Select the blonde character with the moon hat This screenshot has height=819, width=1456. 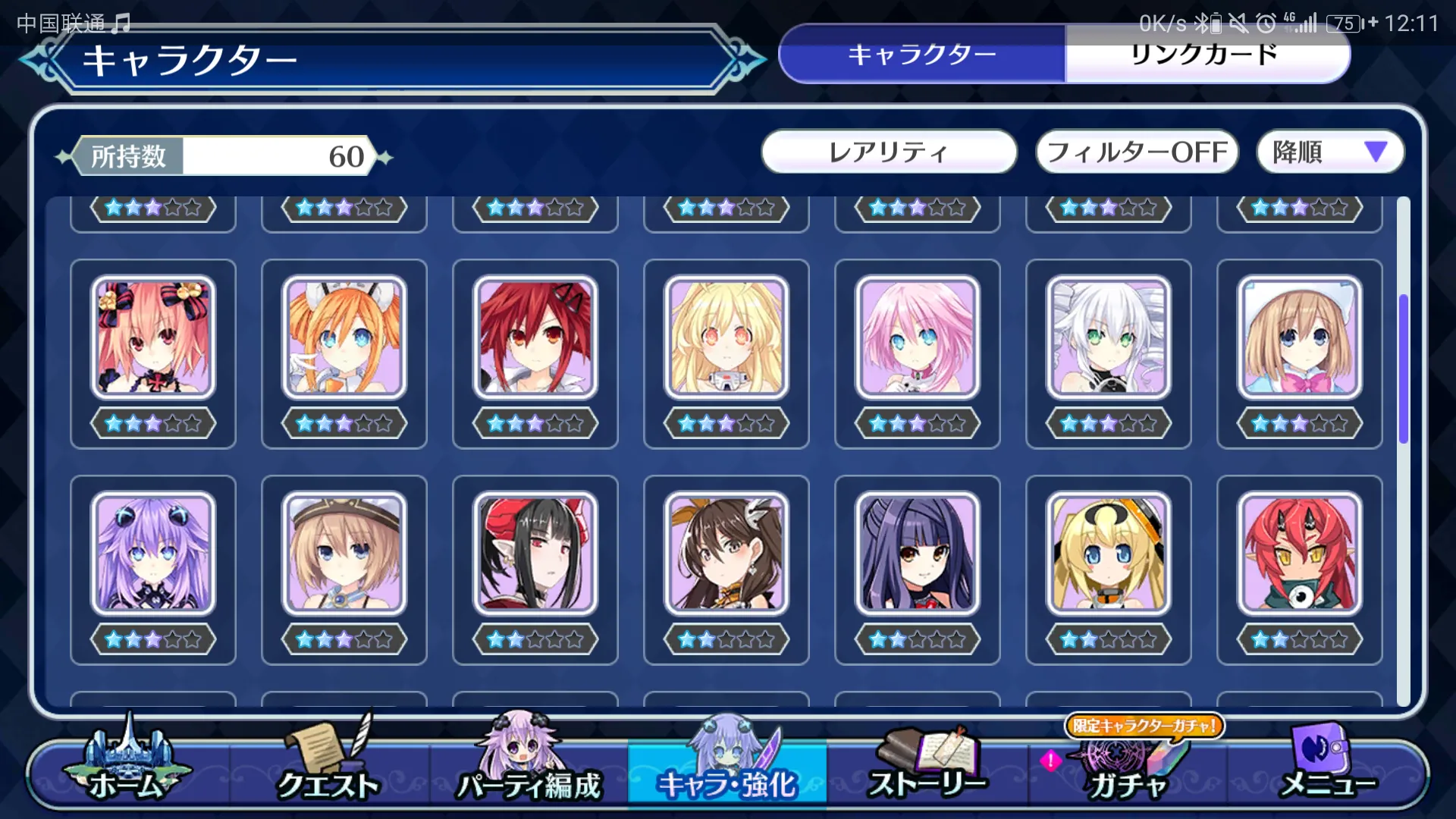tap(1109, 554)
